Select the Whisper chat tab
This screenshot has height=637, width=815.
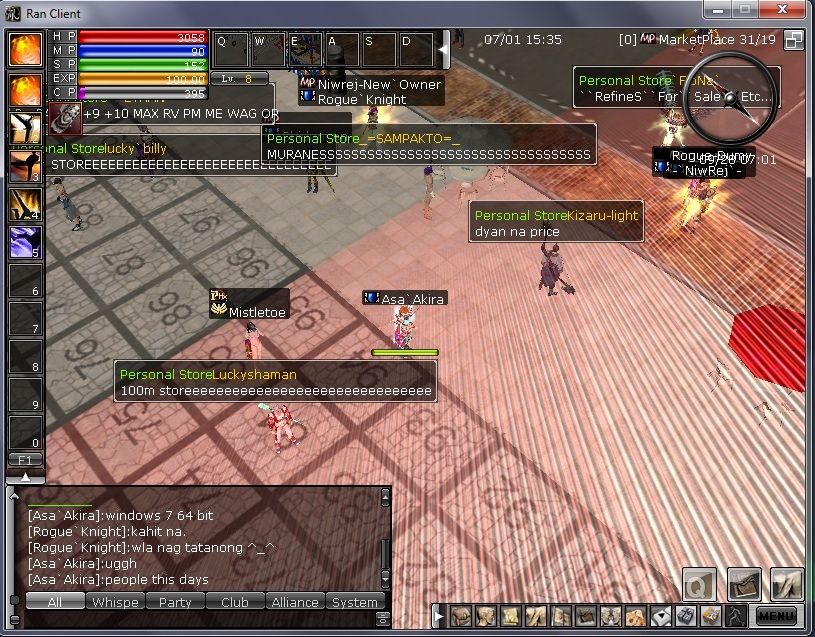pos(115,601)
